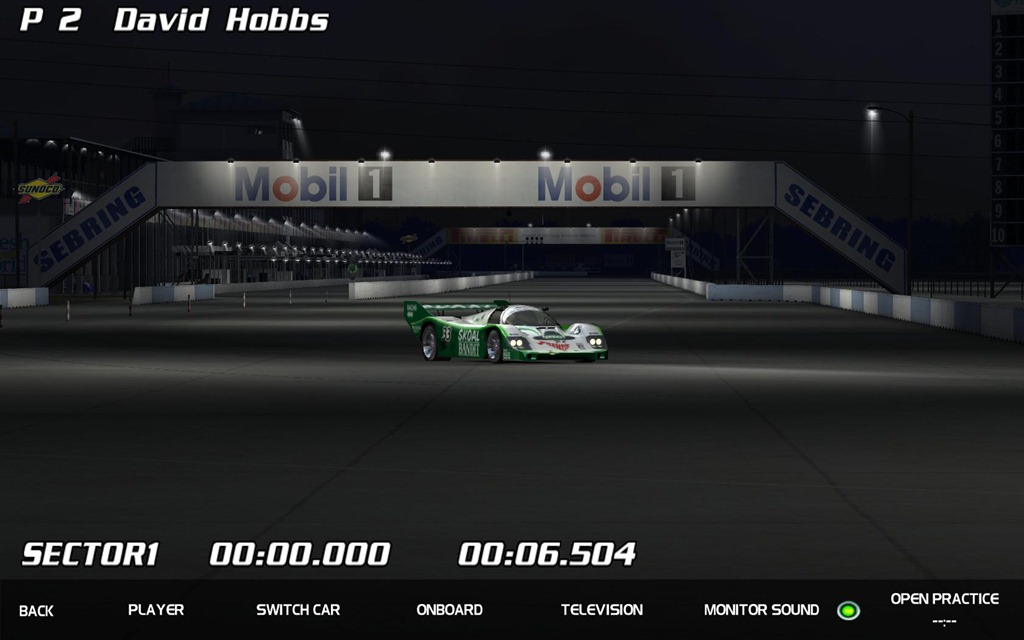Viewport: 1024px width, 640px height.
Task: Go back with the BACK button
Action: [x=36, y=610]
